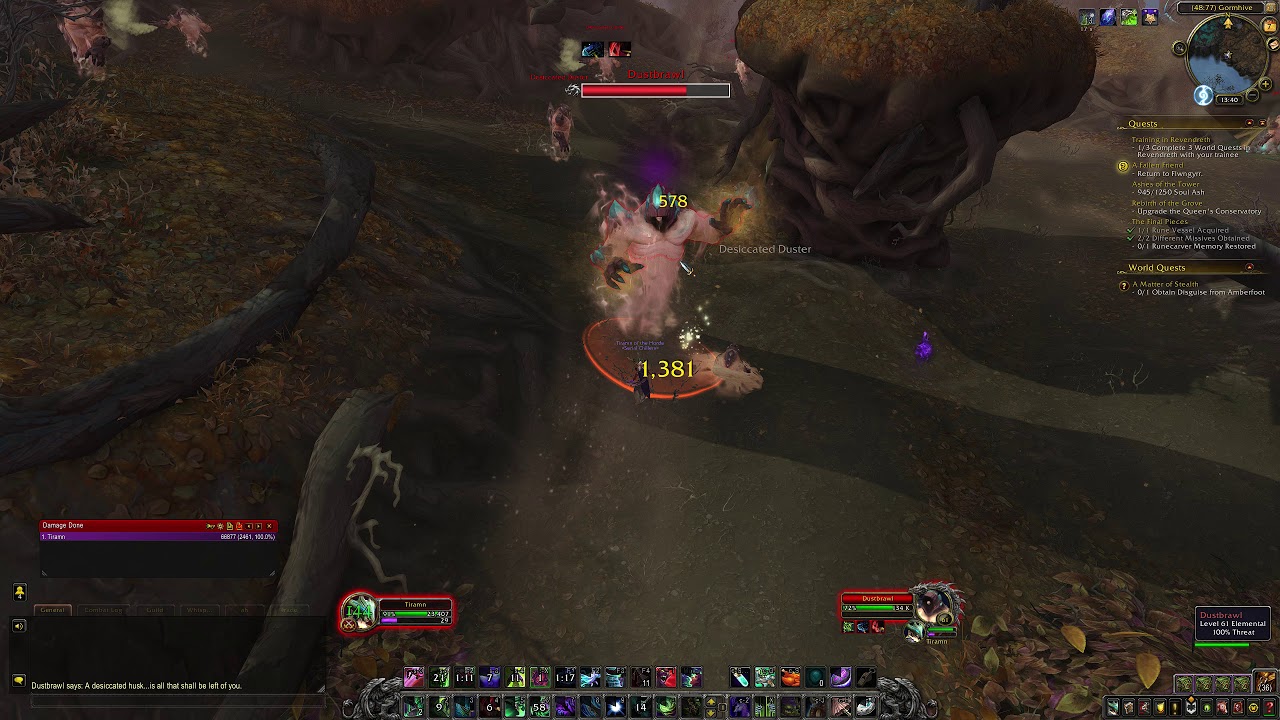
Task: Switch to the Guild chat tab
Action: coord(155,610)
